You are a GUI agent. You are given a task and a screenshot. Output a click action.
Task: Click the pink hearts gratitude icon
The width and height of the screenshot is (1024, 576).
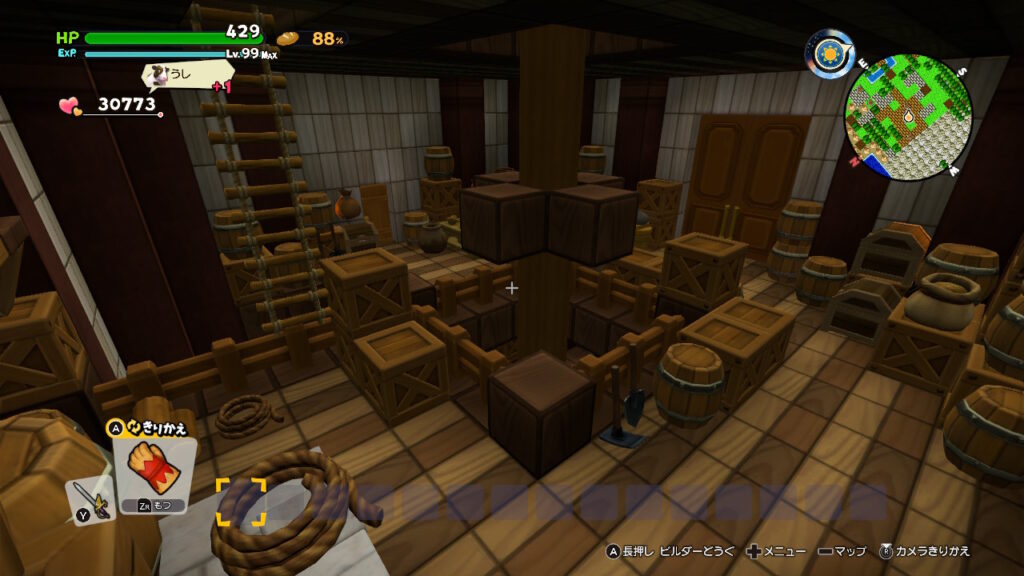(68, 104)
